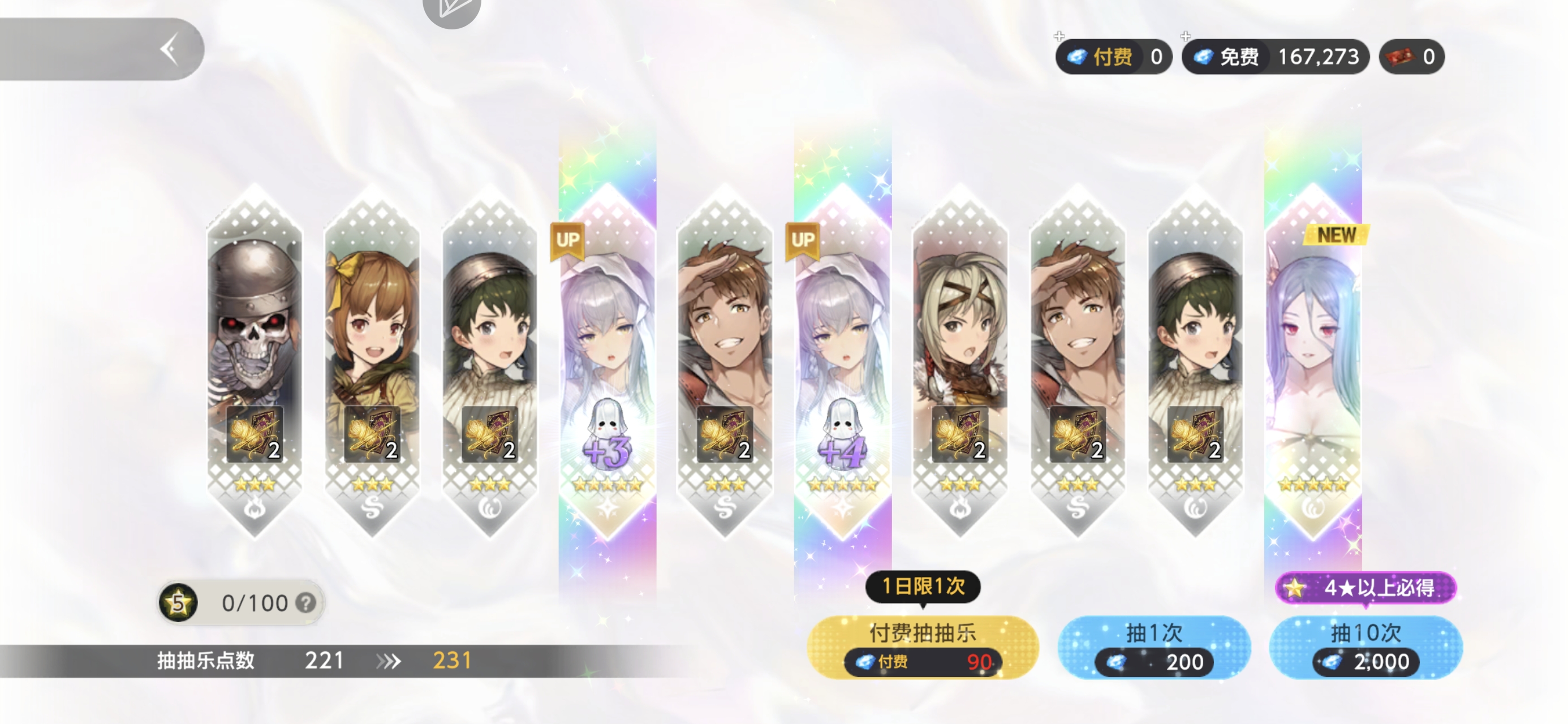The image size is (1568, 724).
Task: Inspect the NEW blue-haired five-star card
Action: click(x=1312, y=360)
